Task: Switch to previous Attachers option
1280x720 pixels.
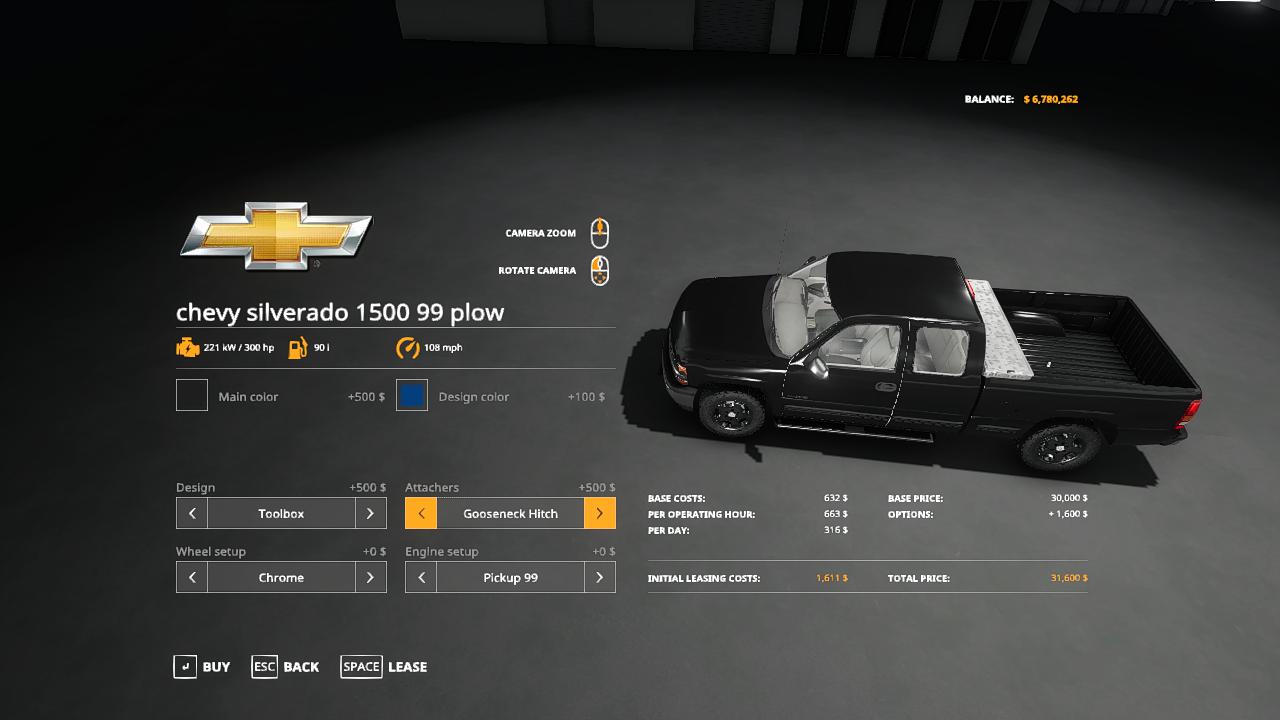Action: pos(421,513)
